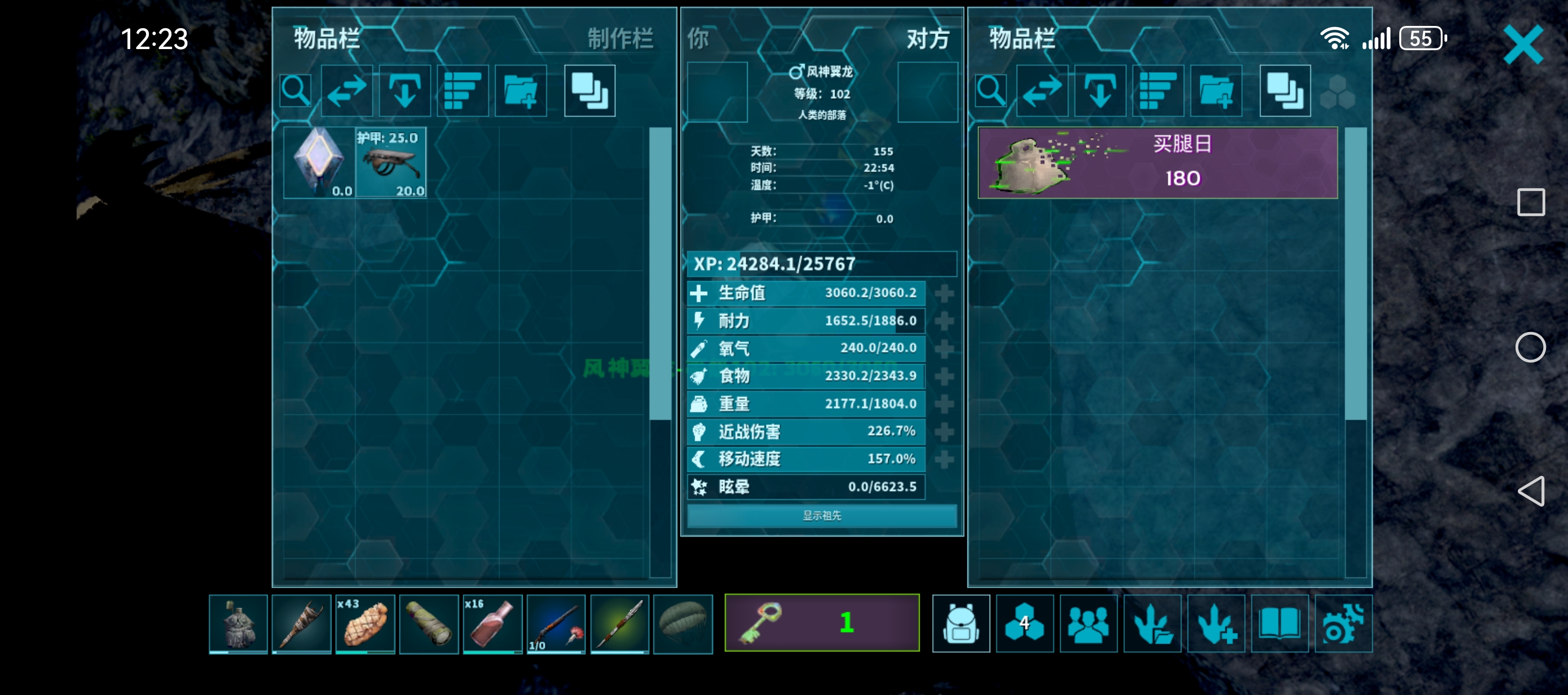The width and height of the screenshot is (1568, 695).
Task: Open the backpack inventory button
Action: (960, 624)
